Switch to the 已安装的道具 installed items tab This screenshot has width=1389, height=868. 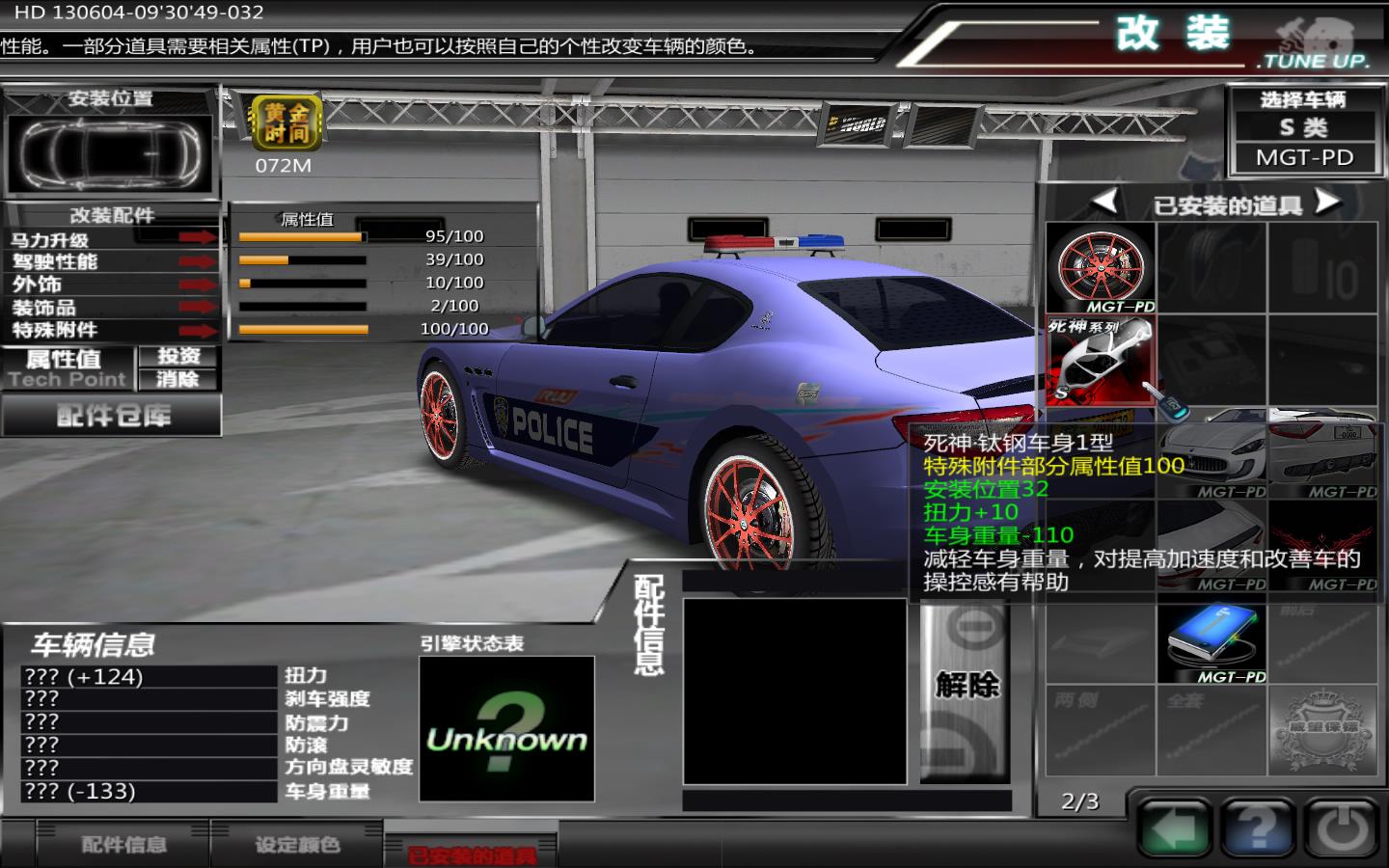click(x=471, y=853)
